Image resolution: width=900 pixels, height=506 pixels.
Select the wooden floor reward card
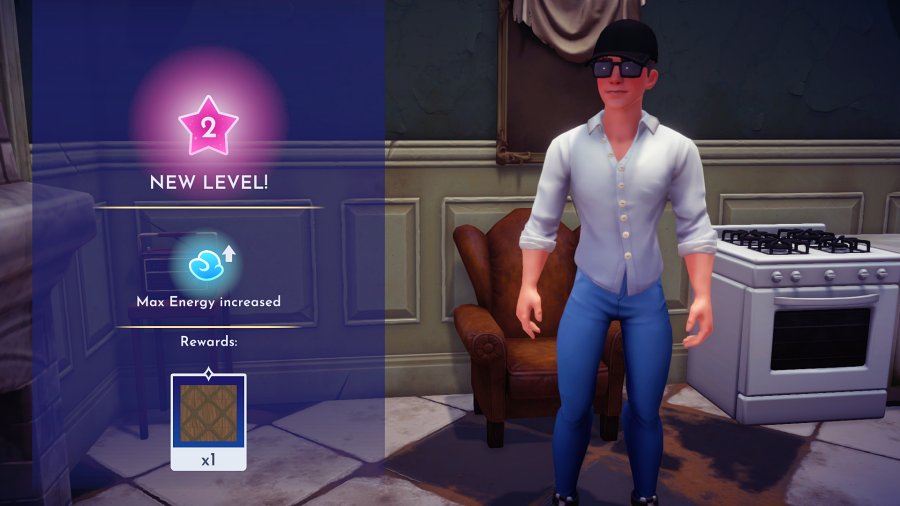point(208,420)
